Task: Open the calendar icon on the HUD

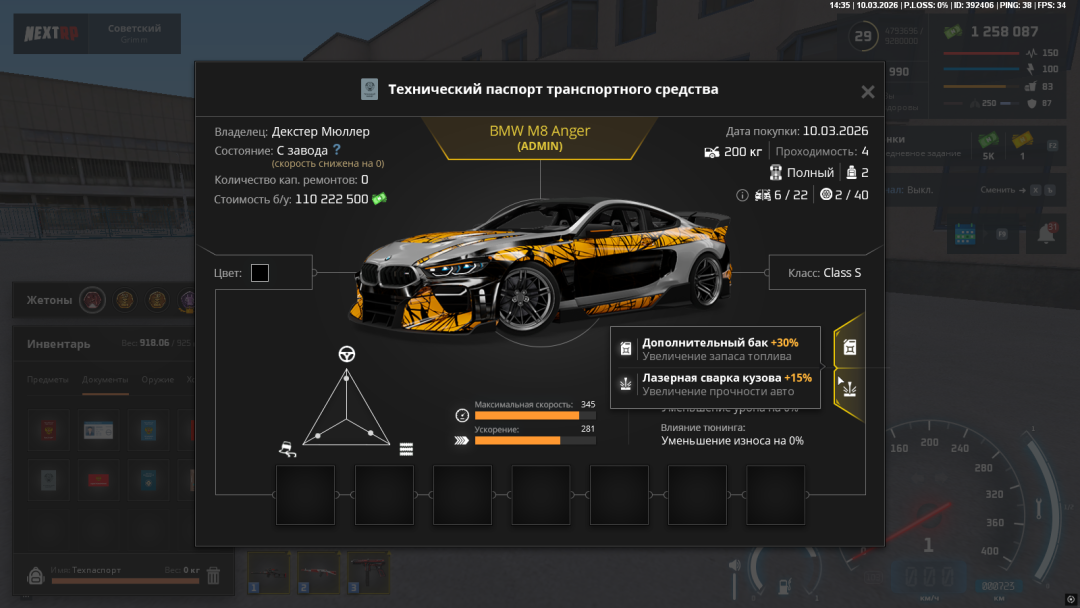Action: point(965,233)
